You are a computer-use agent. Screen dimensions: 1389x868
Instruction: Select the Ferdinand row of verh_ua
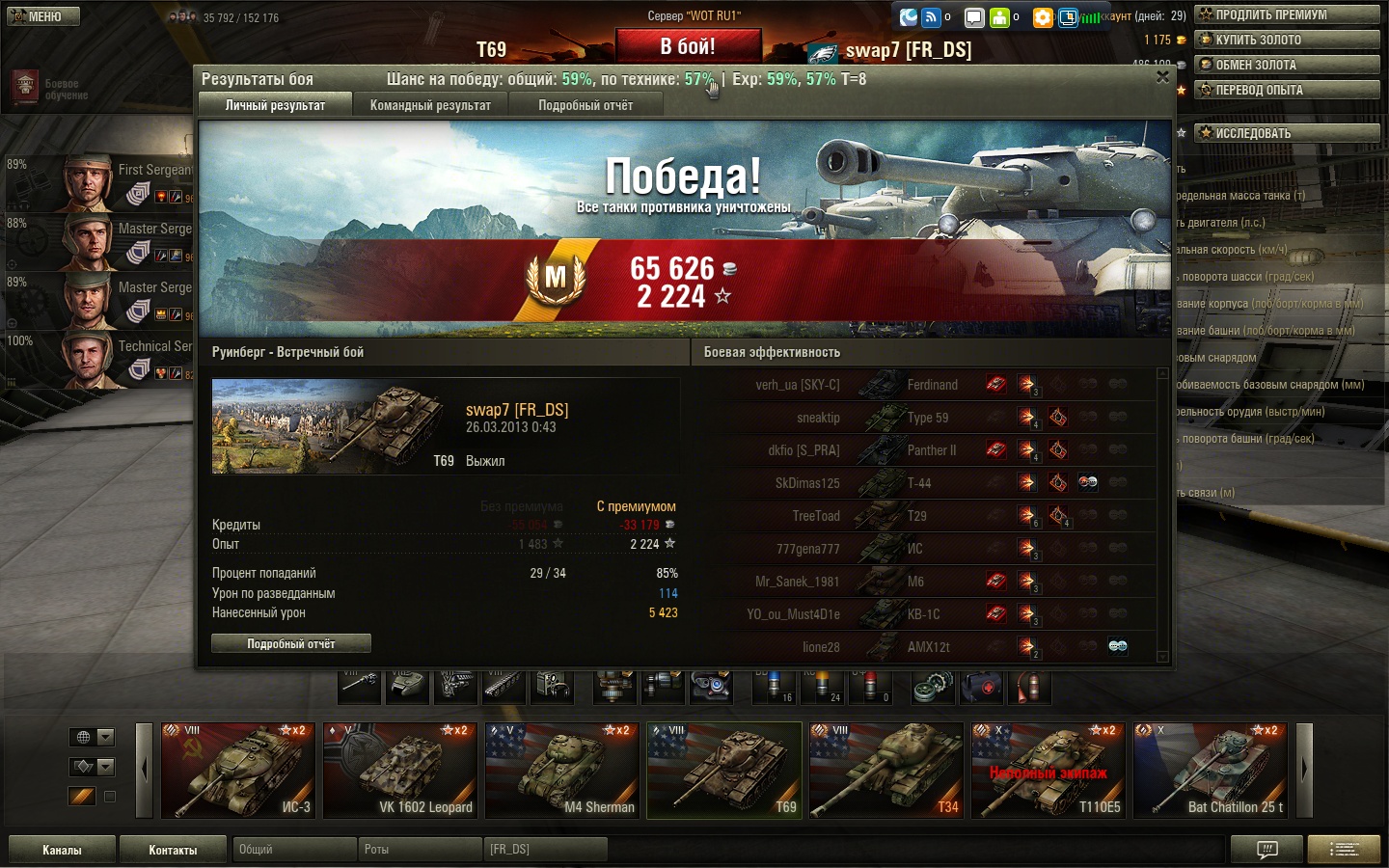[931, 385]
